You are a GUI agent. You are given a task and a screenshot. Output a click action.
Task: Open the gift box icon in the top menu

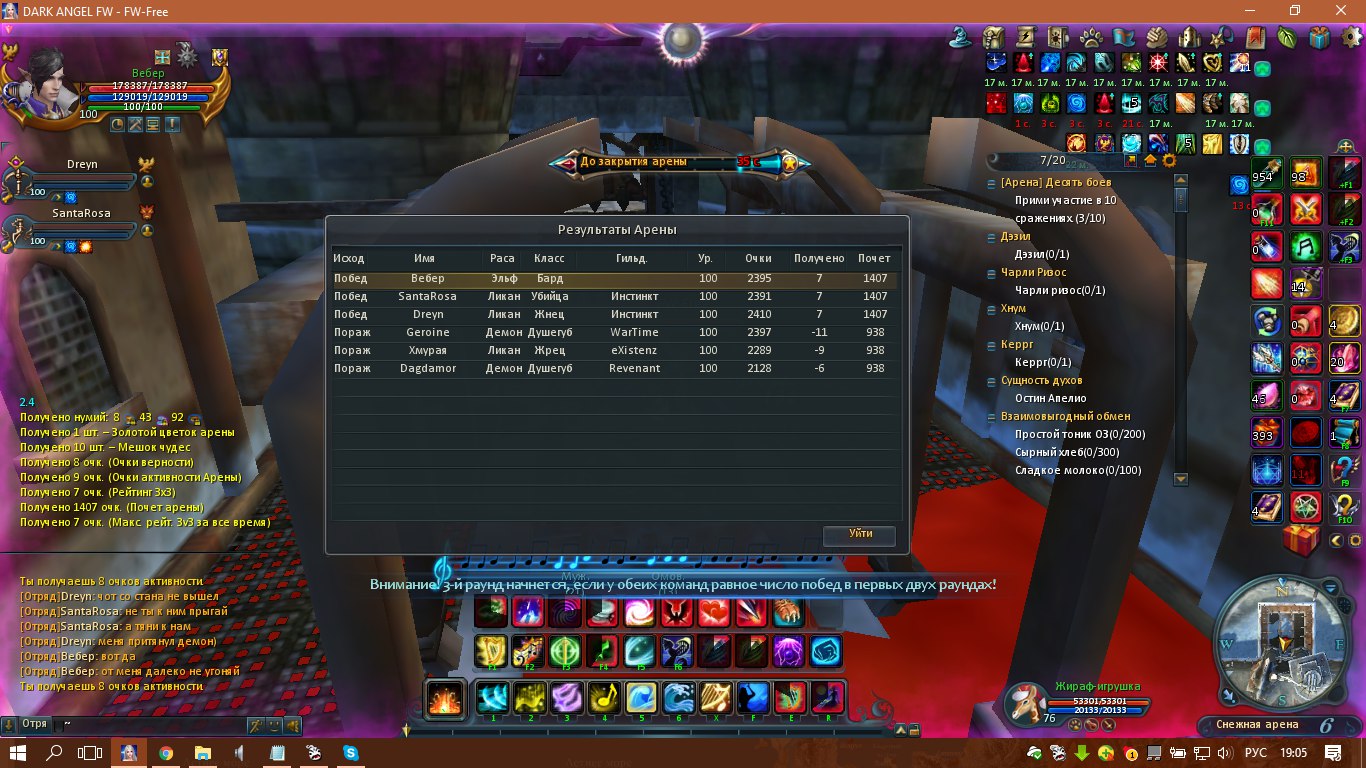(x=1320, y=38)
